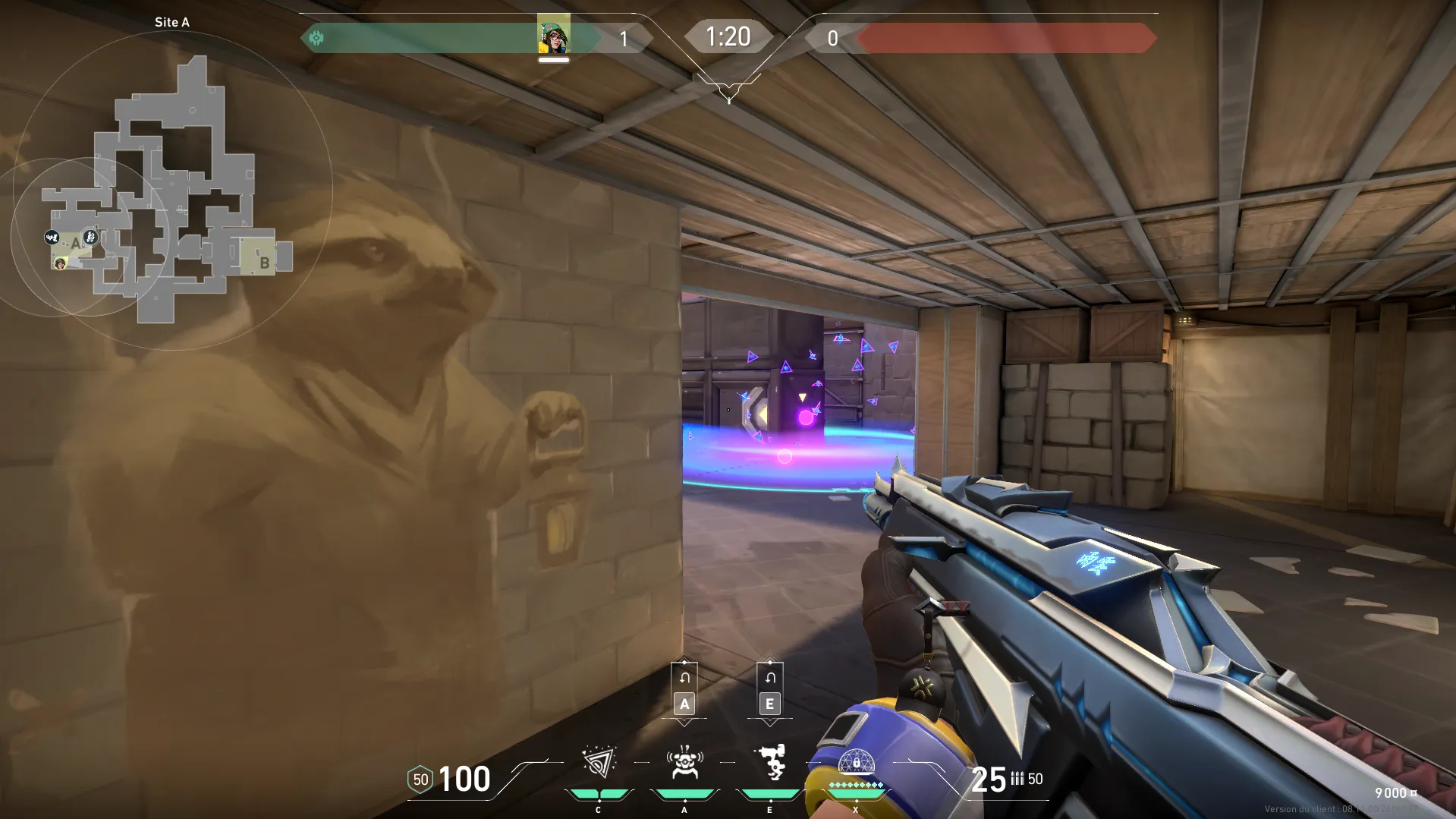Click the B site marker on minimap
1456x819 pixels.
click(x=264, y=263)
